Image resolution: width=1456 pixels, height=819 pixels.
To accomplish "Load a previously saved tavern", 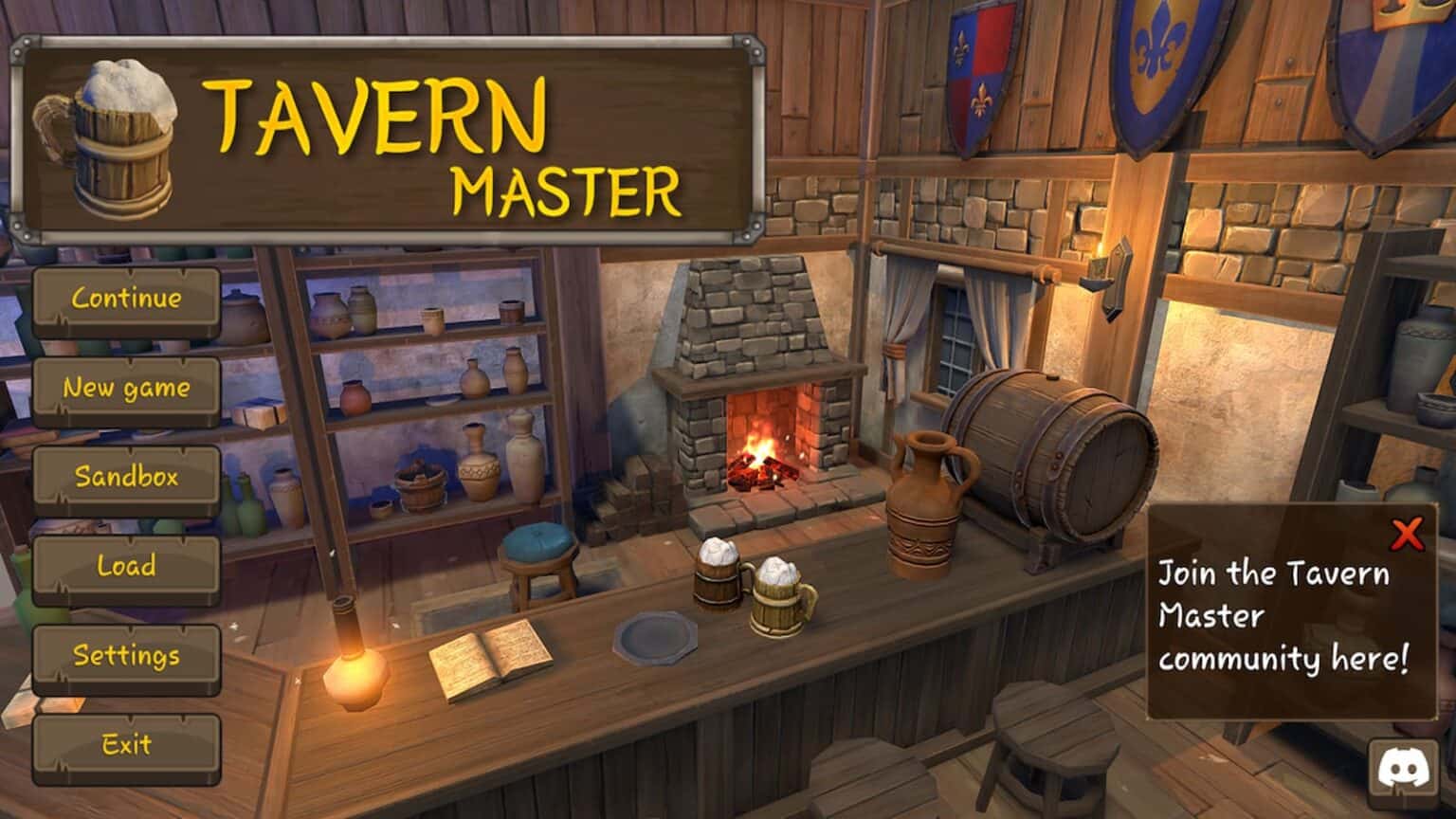I will click(126, 567).
